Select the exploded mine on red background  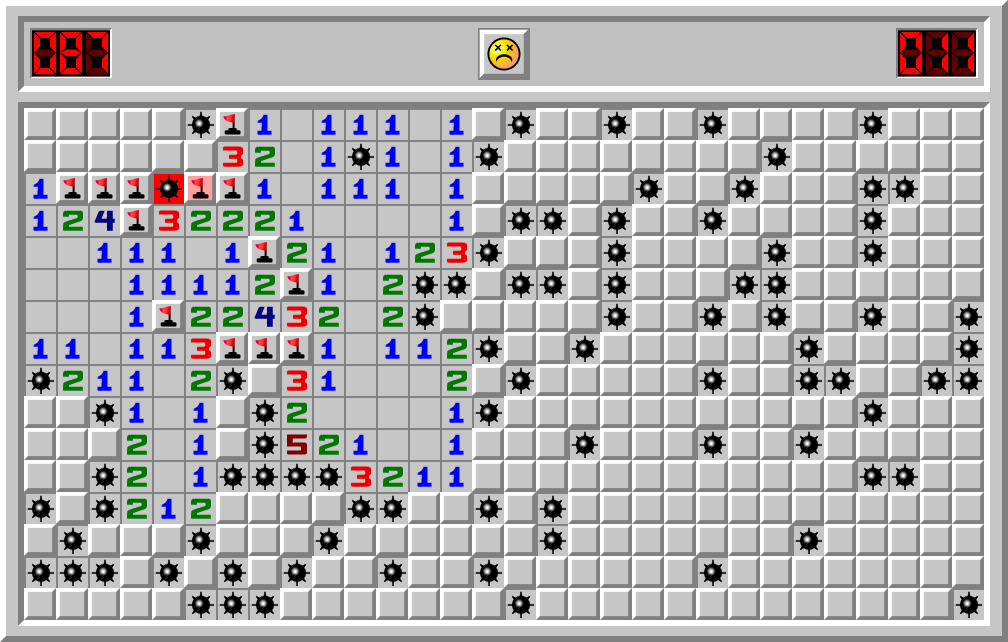pyautogui.click(x=168, y=188)
